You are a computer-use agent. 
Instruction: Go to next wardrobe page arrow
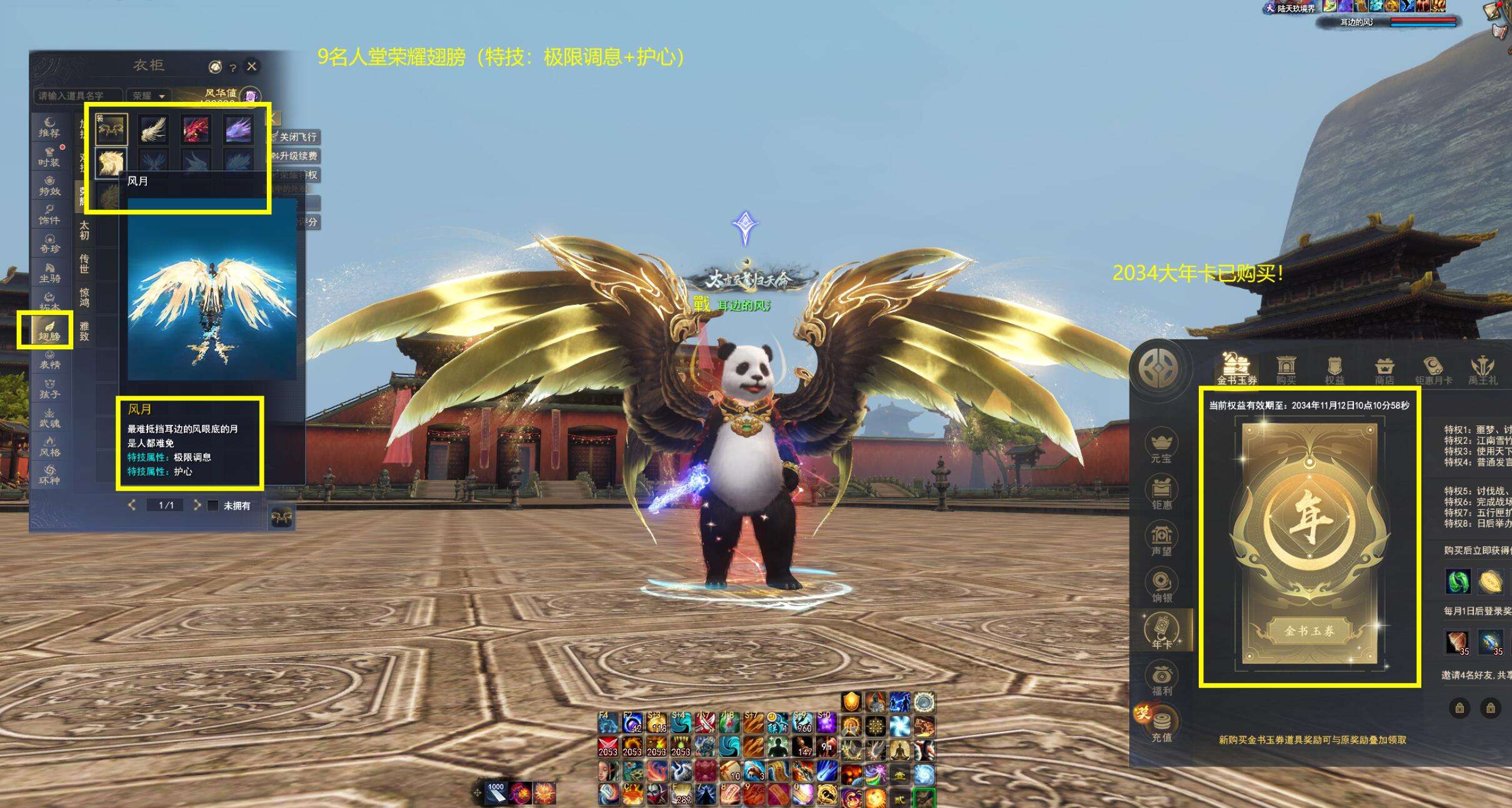[197, 505]
